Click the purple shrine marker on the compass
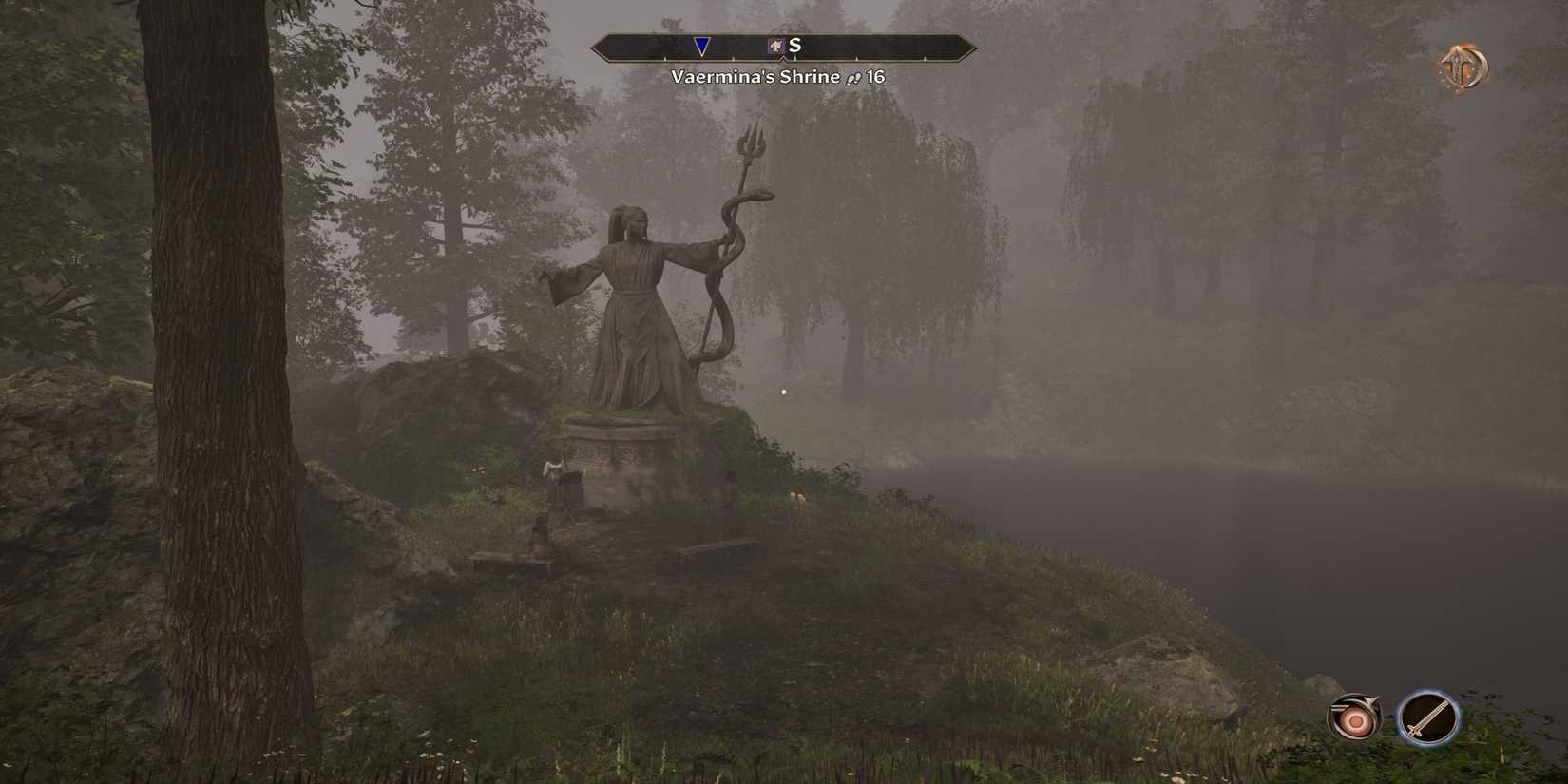The image size is (1568, 784). coord(776,45)
